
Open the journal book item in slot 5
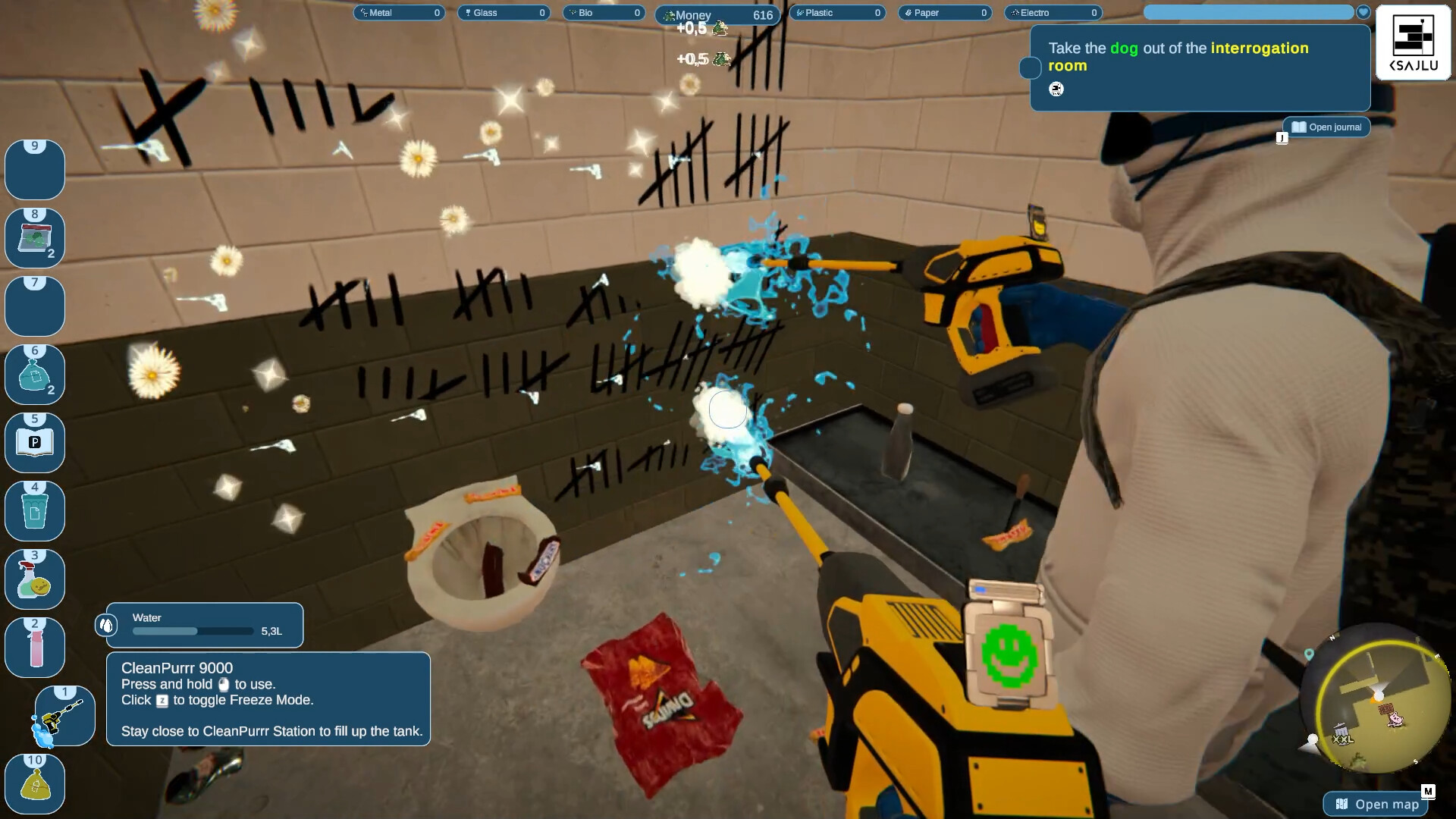point(34,442)
